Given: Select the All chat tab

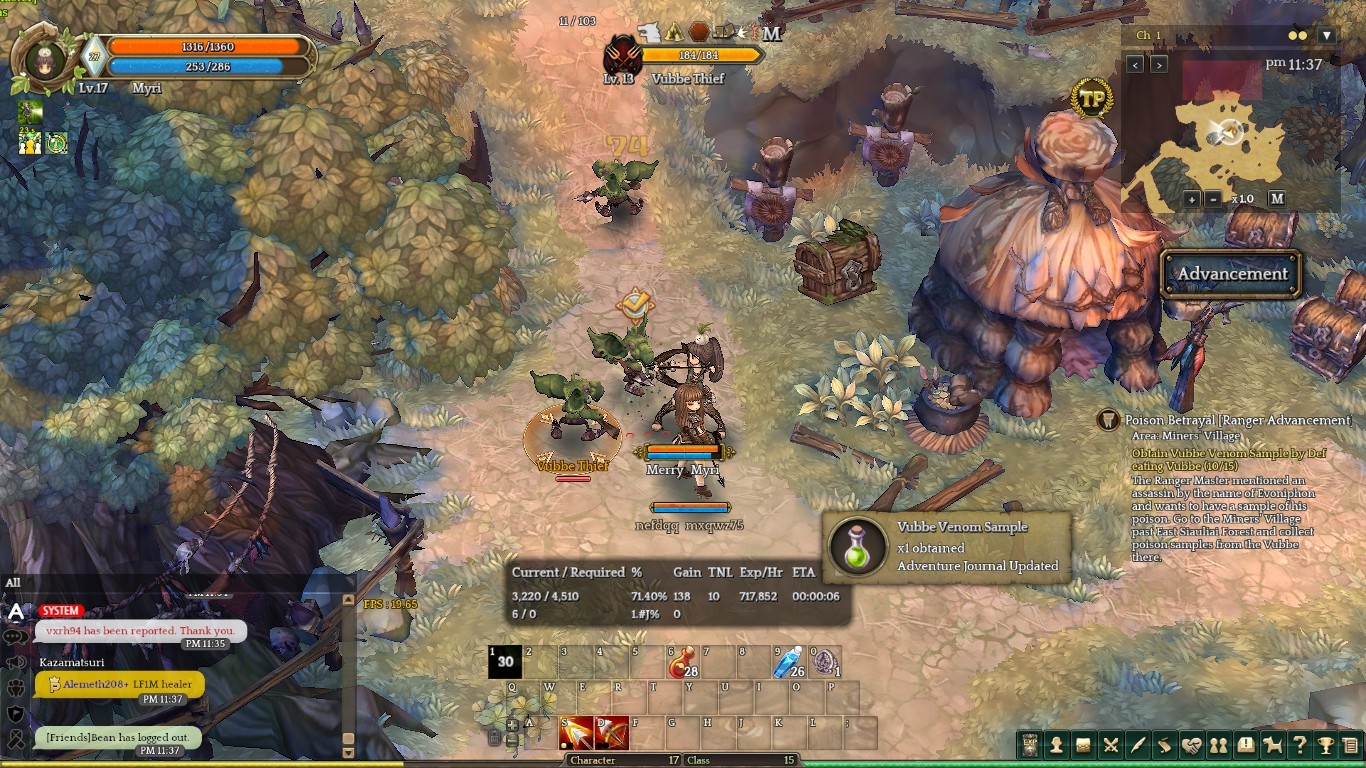Looking at the screenshot, I should pos(13,583).
